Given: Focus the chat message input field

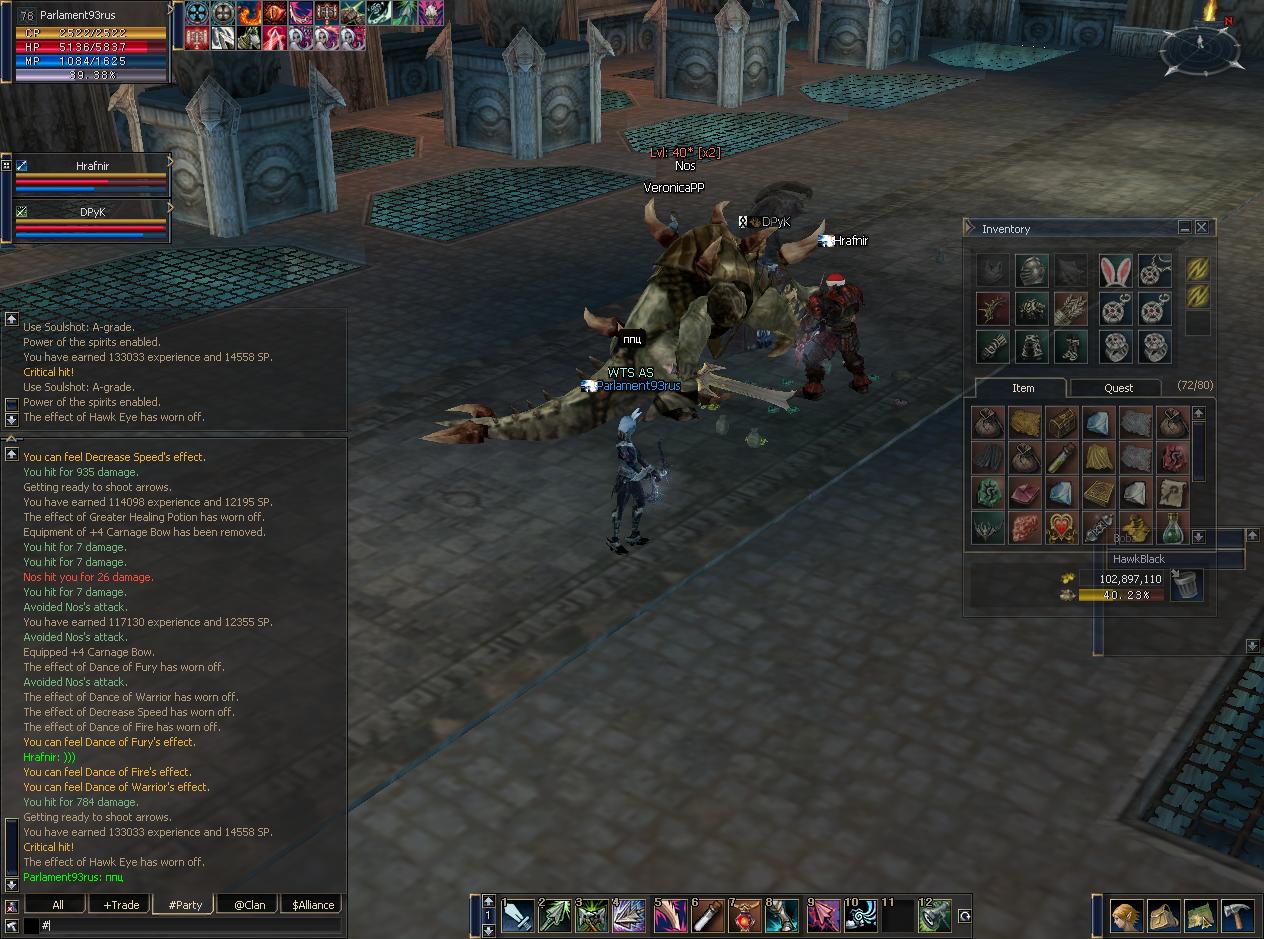Looking at the screenshot, I should pos(190,927).
